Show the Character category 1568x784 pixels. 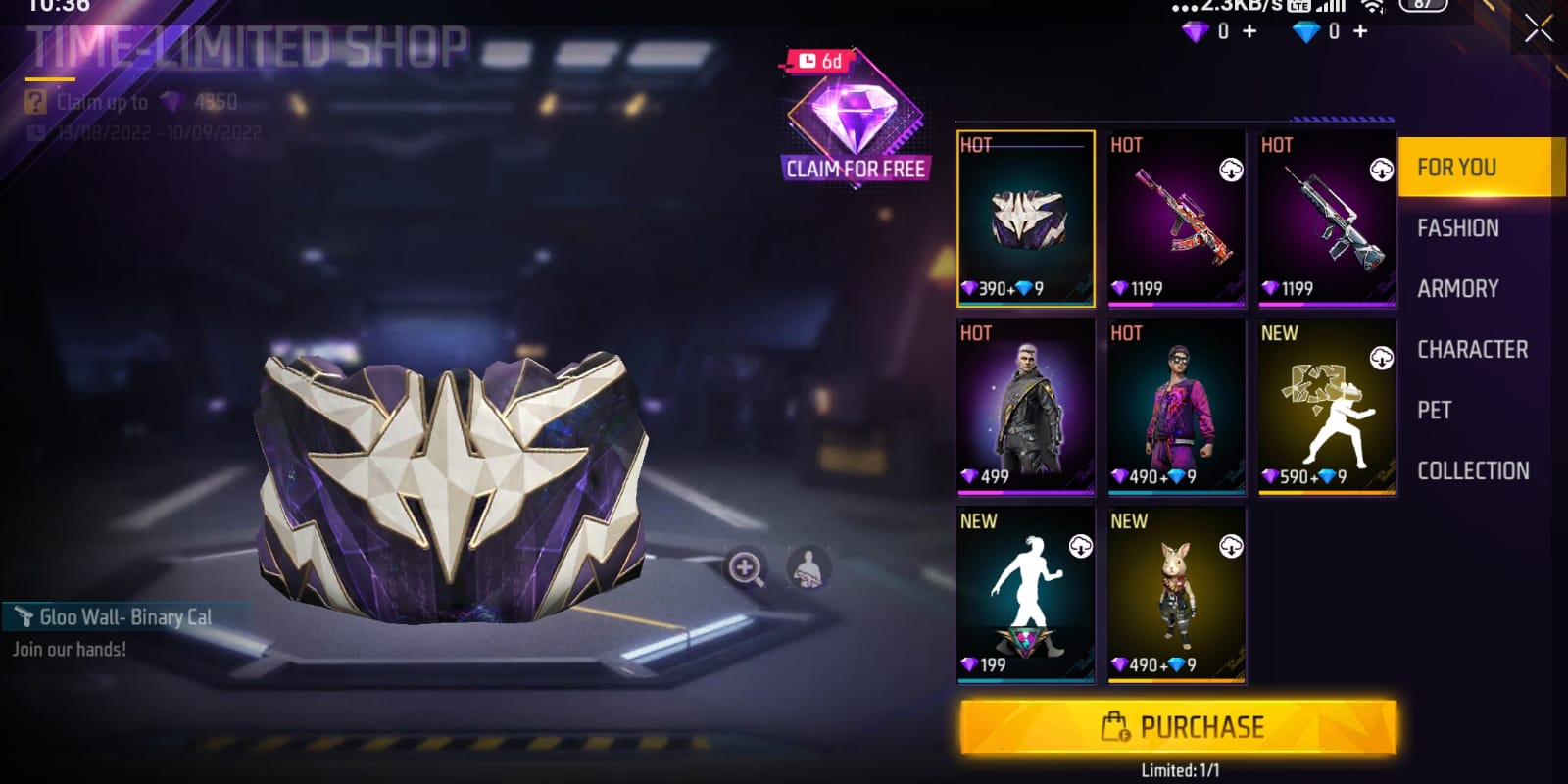pos(1472,350)
